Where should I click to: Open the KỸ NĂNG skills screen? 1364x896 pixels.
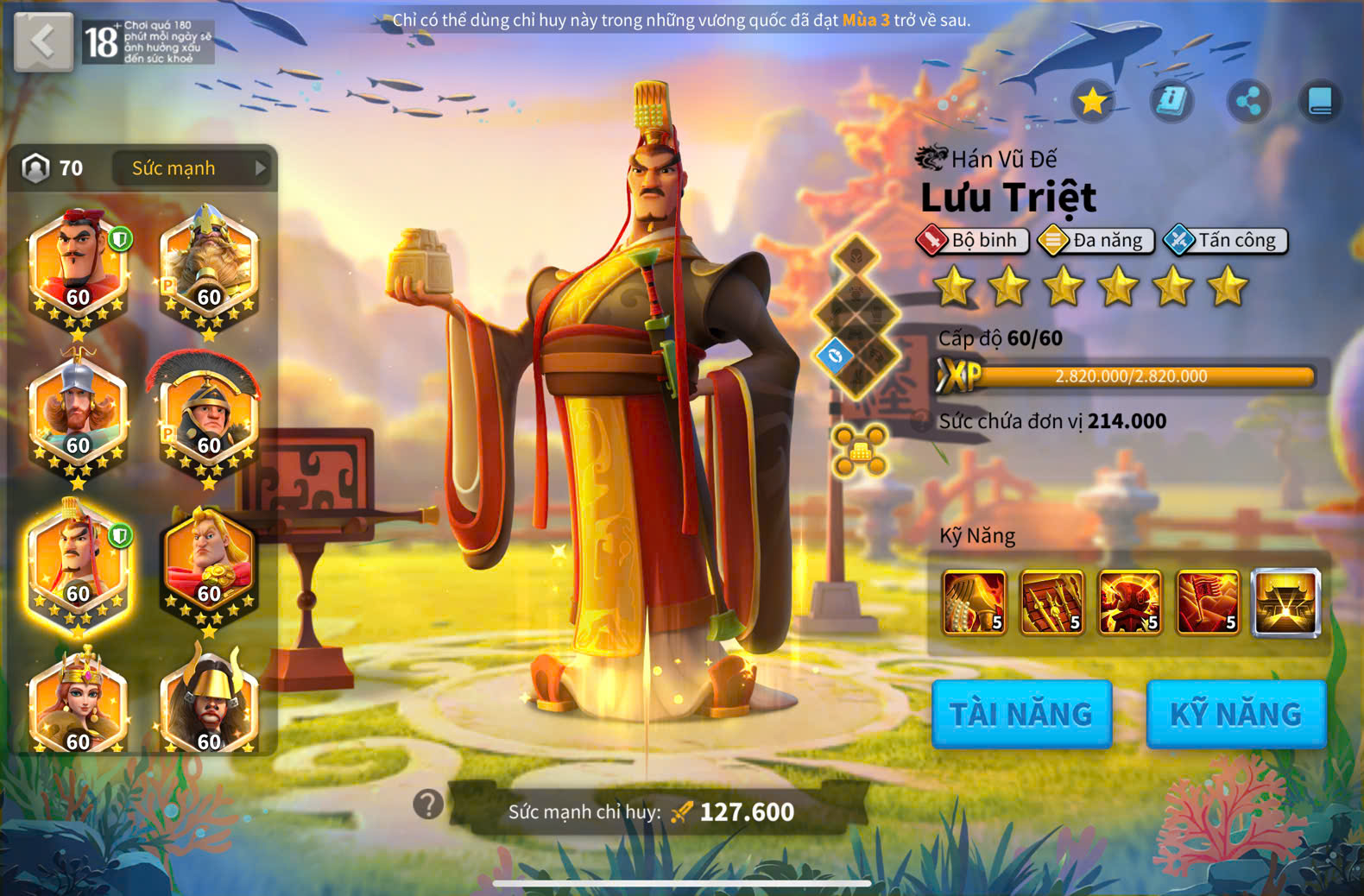click(x=1235, y=714)
